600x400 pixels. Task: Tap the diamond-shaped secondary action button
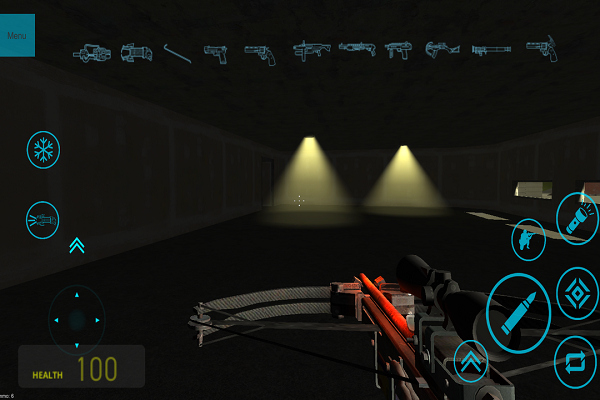[577, 293]
